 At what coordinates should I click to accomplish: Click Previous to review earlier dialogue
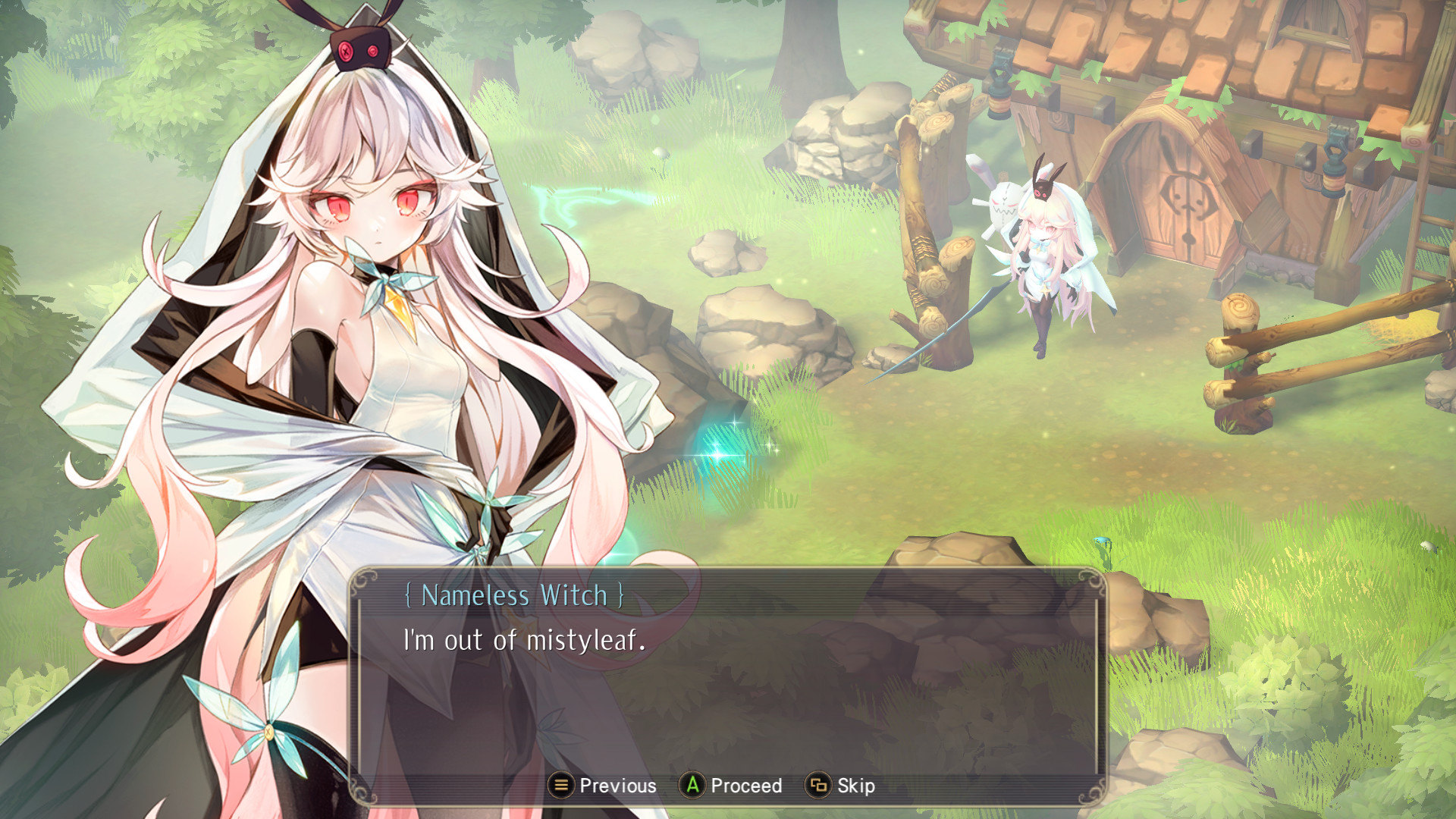[618, 786]
